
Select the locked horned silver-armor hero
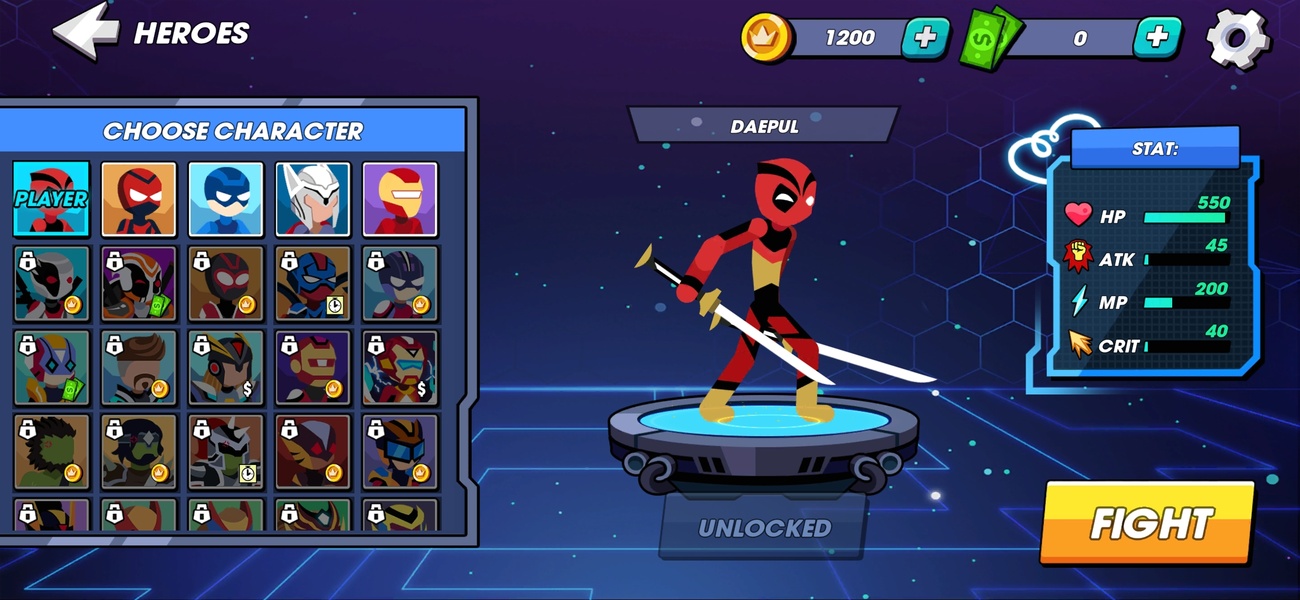(226, 451)
